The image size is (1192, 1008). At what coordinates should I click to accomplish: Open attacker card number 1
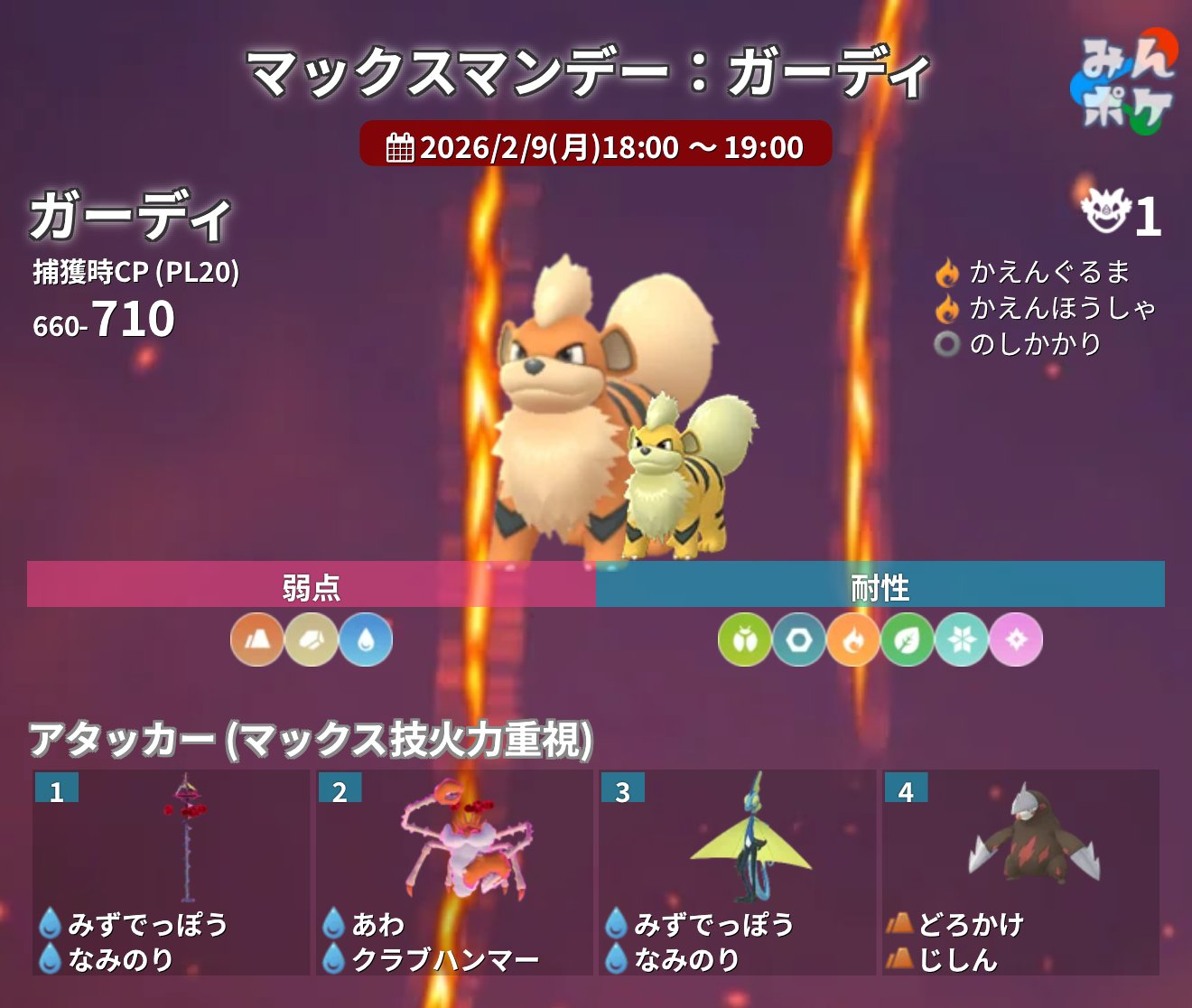pyautogui.click(x=172, y=872)
